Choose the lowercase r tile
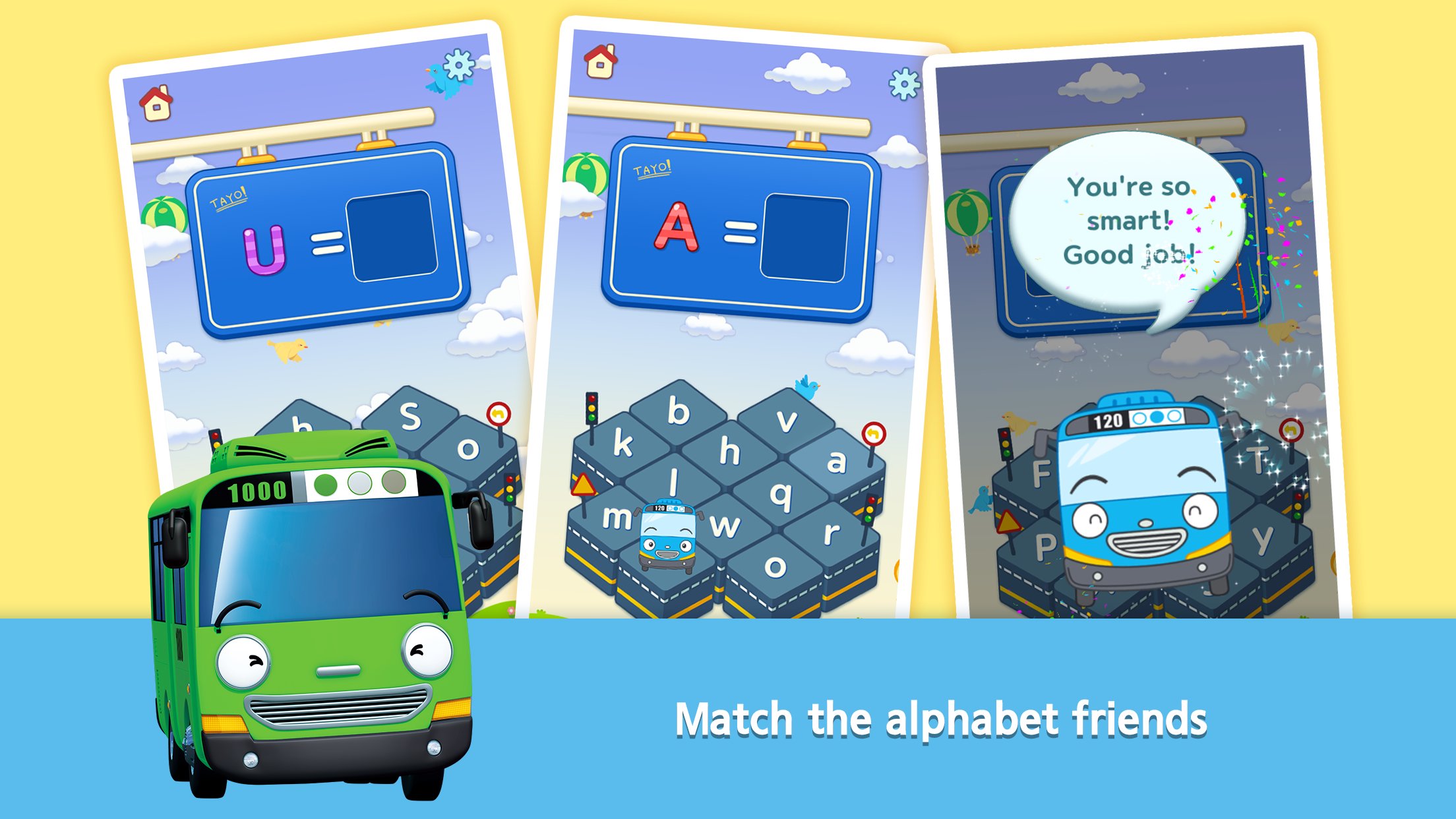The height and width of the screenshot is (819, 1456). (x=831, y=532)
